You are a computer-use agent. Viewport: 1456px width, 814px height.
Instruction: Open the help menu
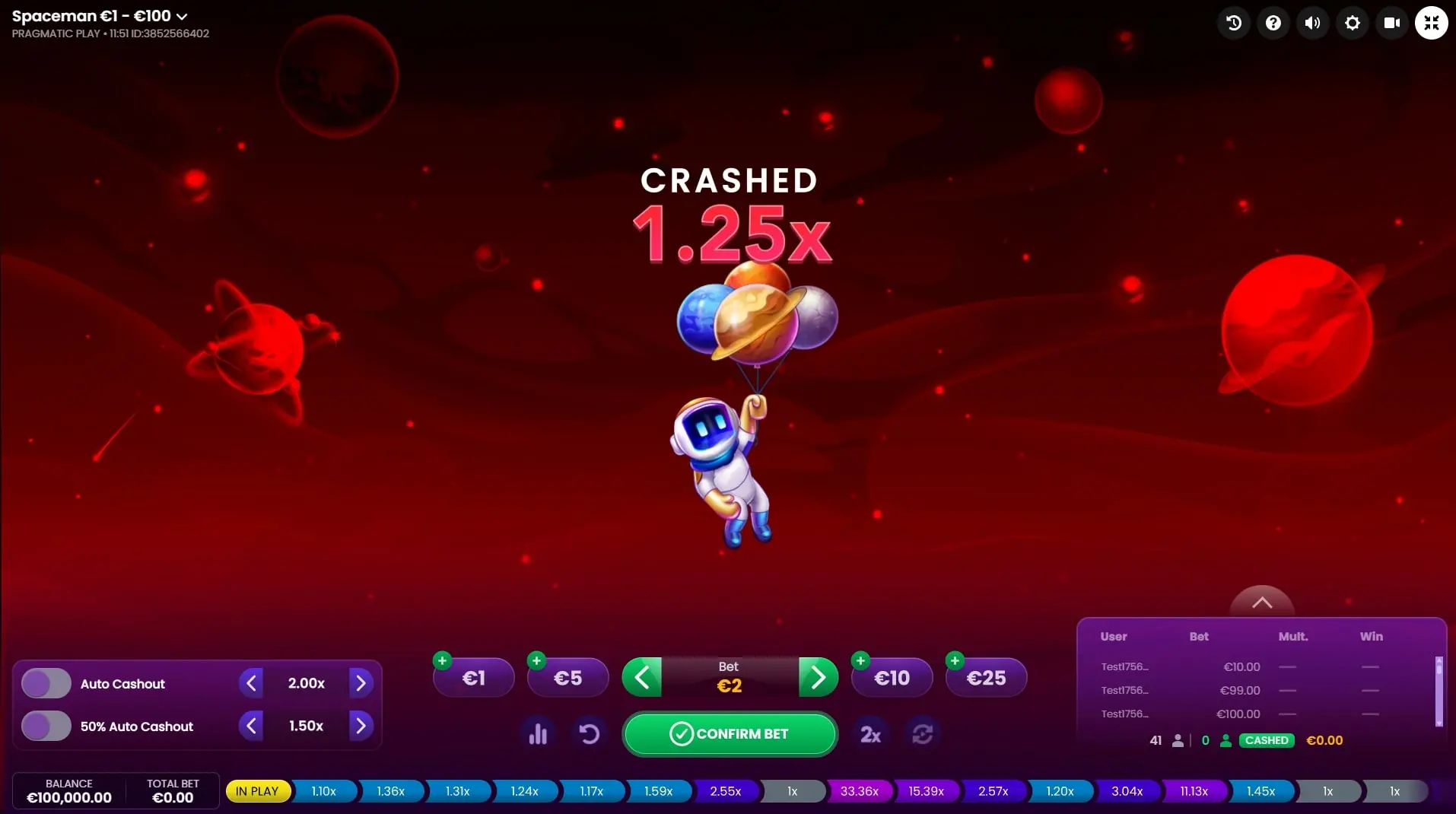coord(1273,22)
